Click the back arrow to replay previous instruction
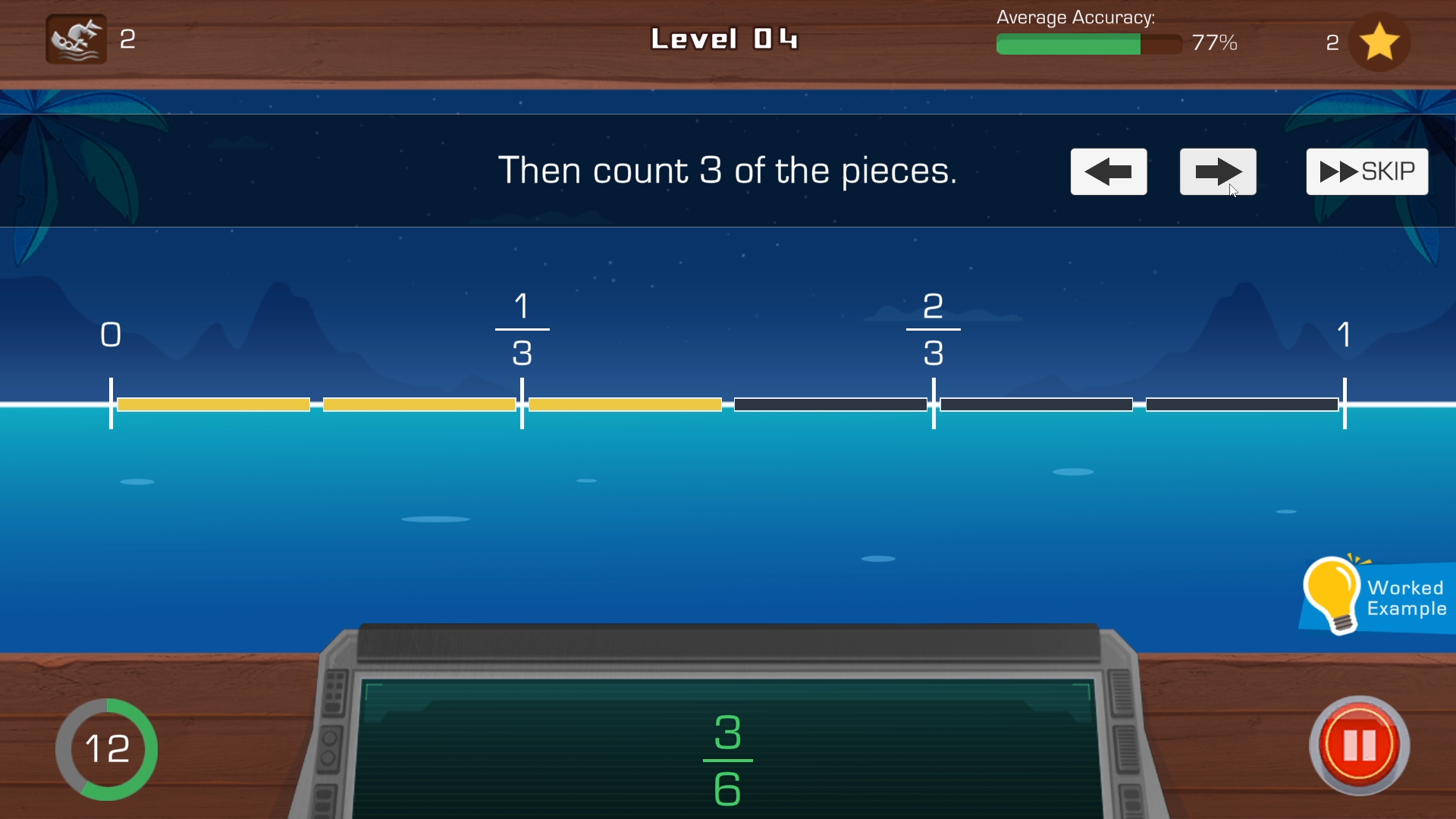This screenshot has height=819, width=1456. tap(1108, 171)
